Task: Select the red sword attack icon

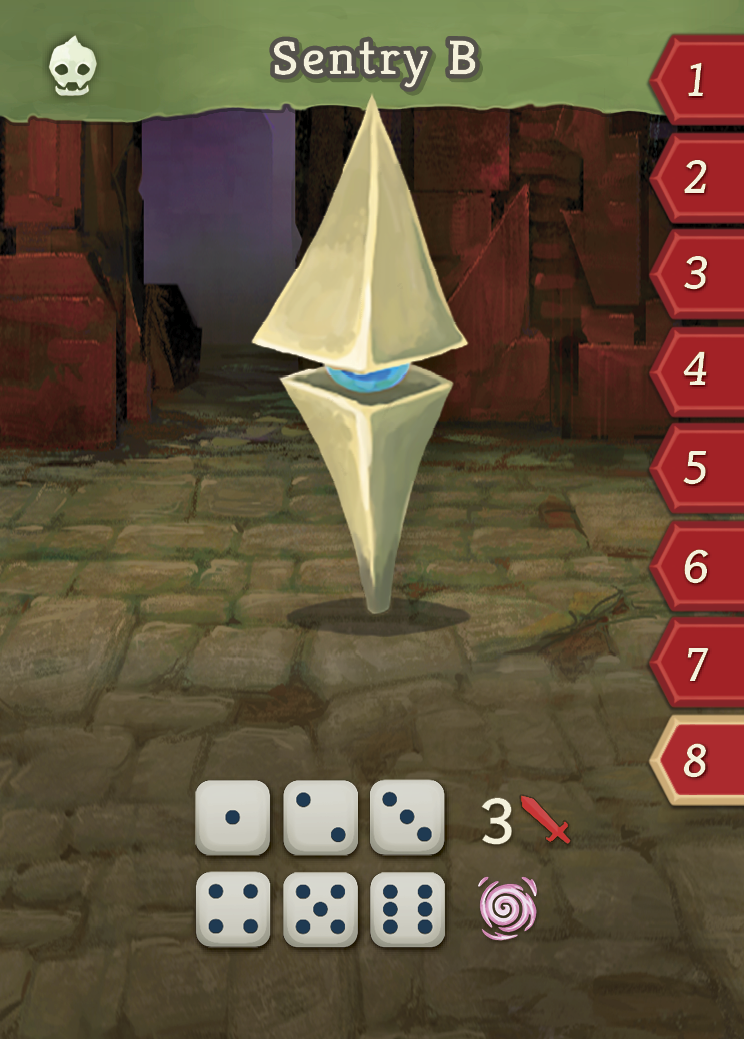Action: click(545, 821)
